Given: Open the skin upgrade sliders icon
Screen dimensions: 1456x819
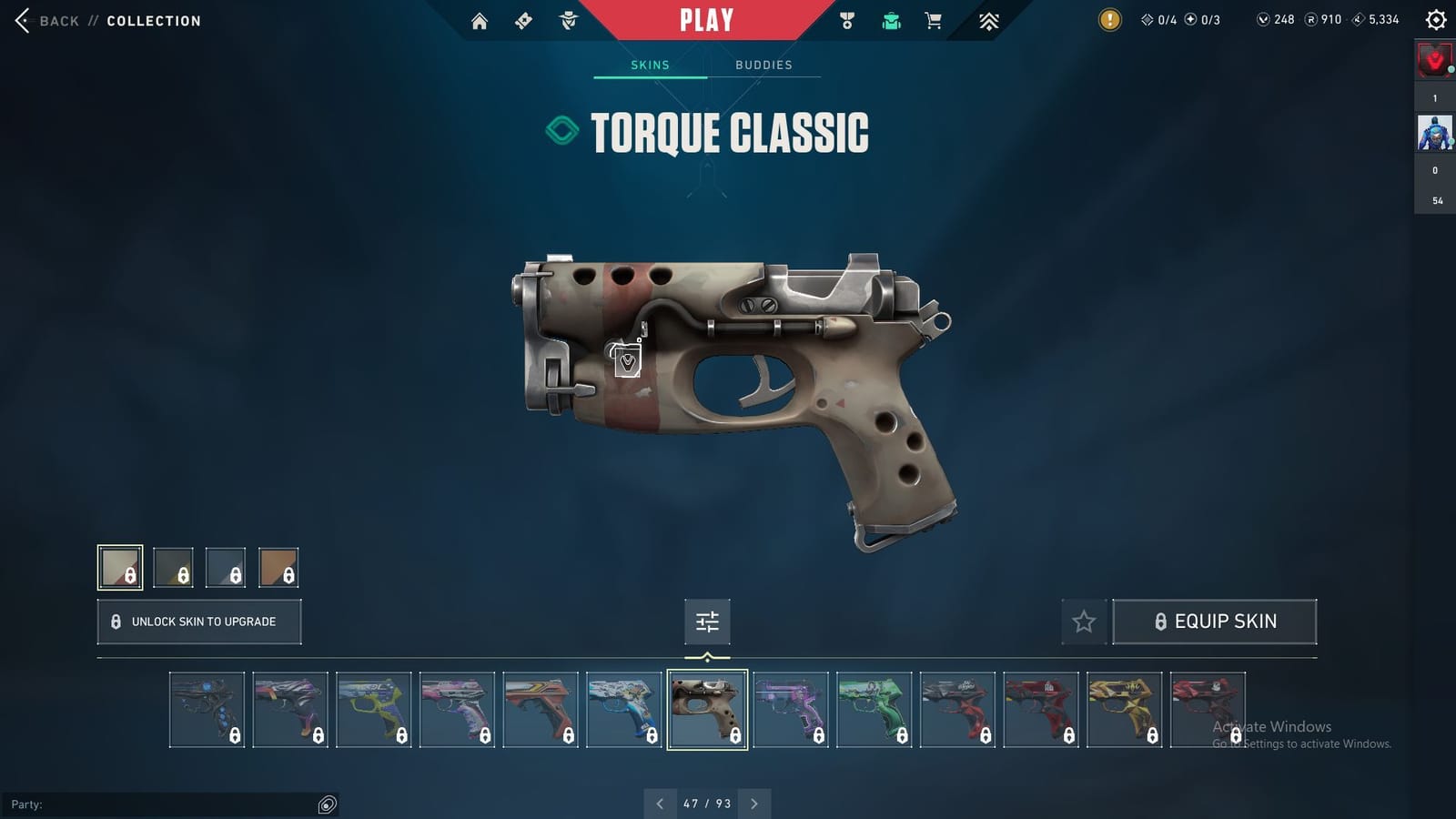Looking at the screenshot, I should [x=706, y=622].
